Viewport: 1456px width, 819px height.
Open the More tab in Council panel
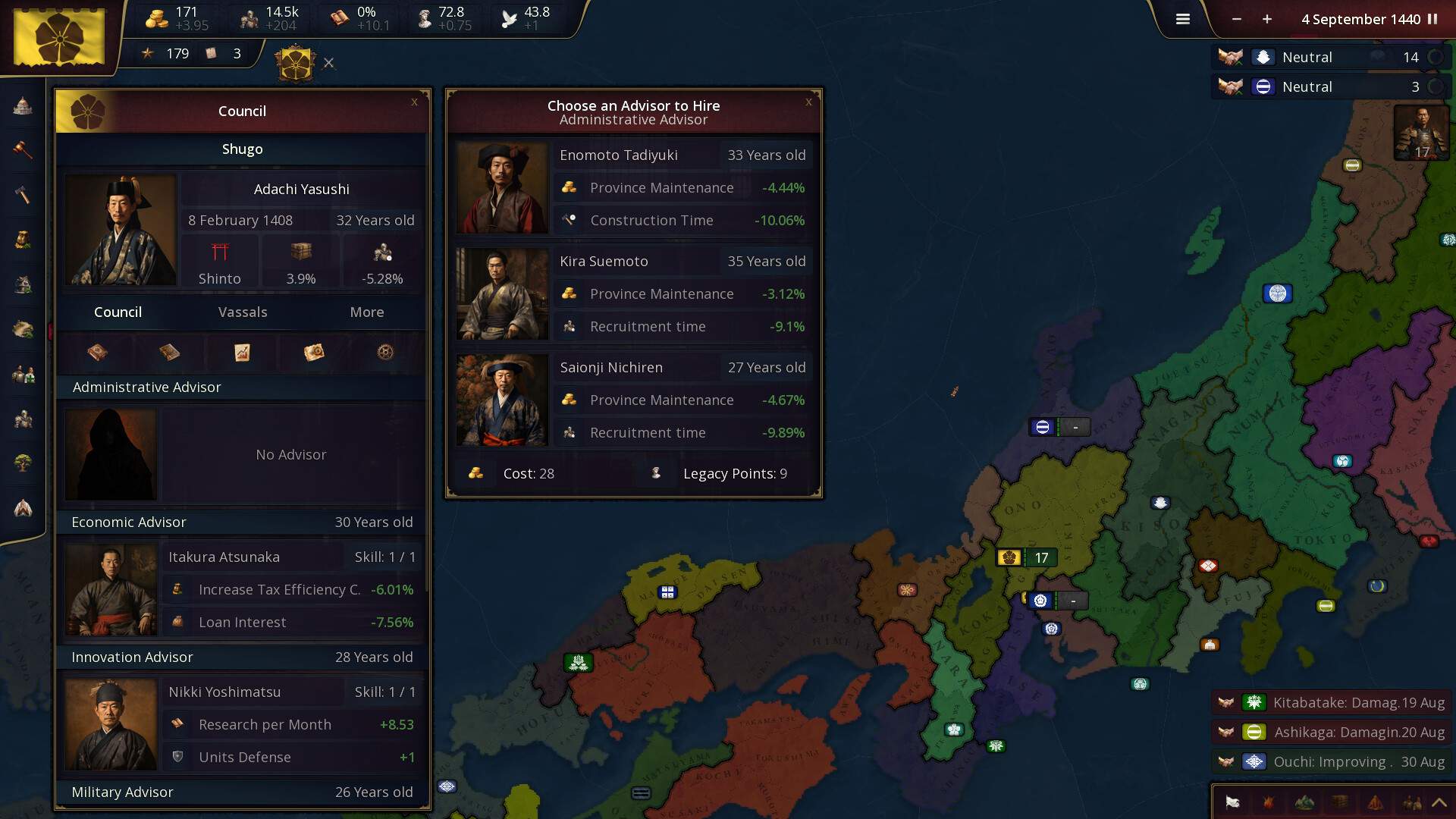point(366,312)
